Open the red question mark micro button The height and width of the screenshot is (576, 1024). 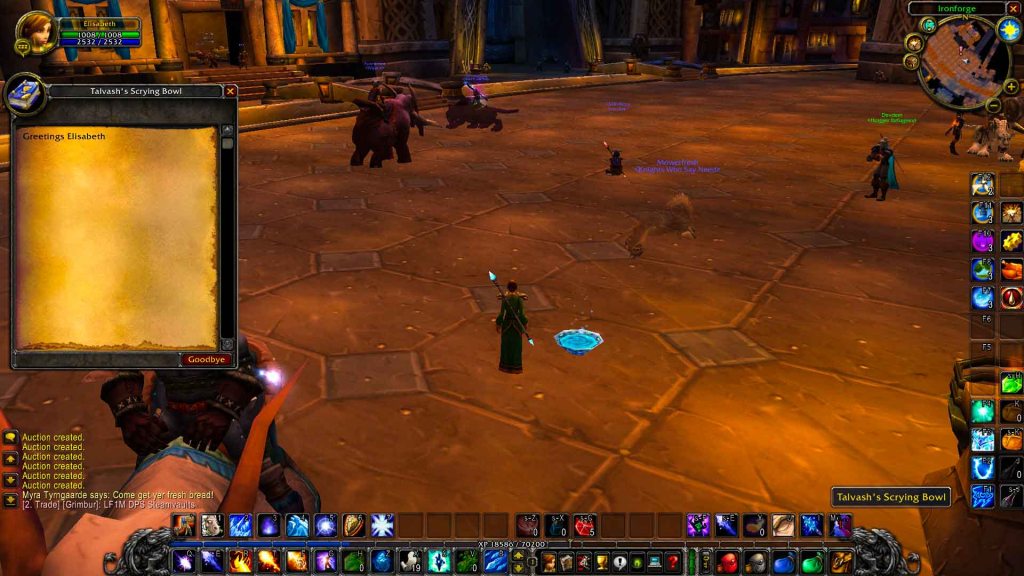click(x=673, y=562)
